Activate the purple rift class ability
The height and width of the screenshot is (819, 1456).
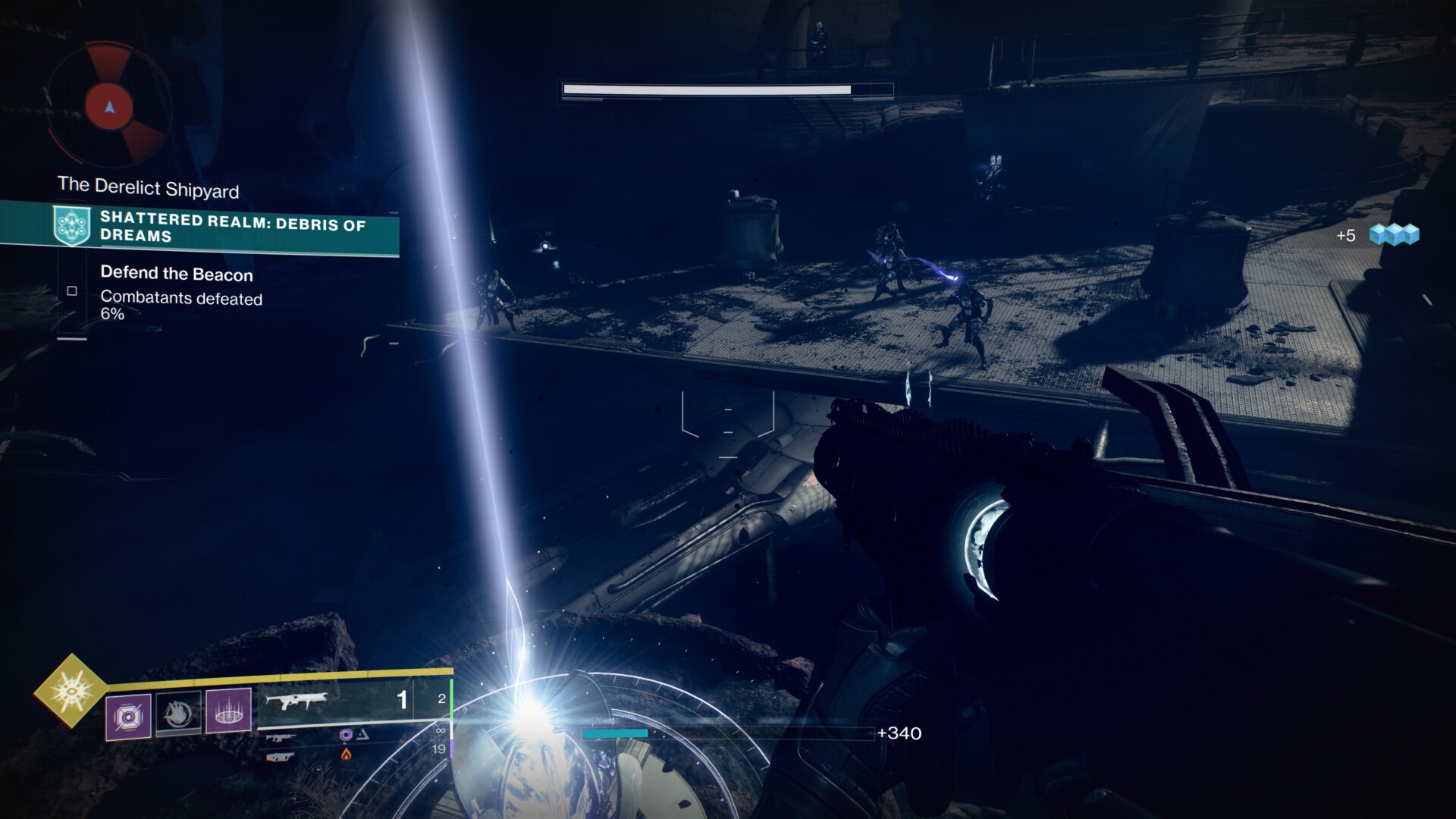228,711
